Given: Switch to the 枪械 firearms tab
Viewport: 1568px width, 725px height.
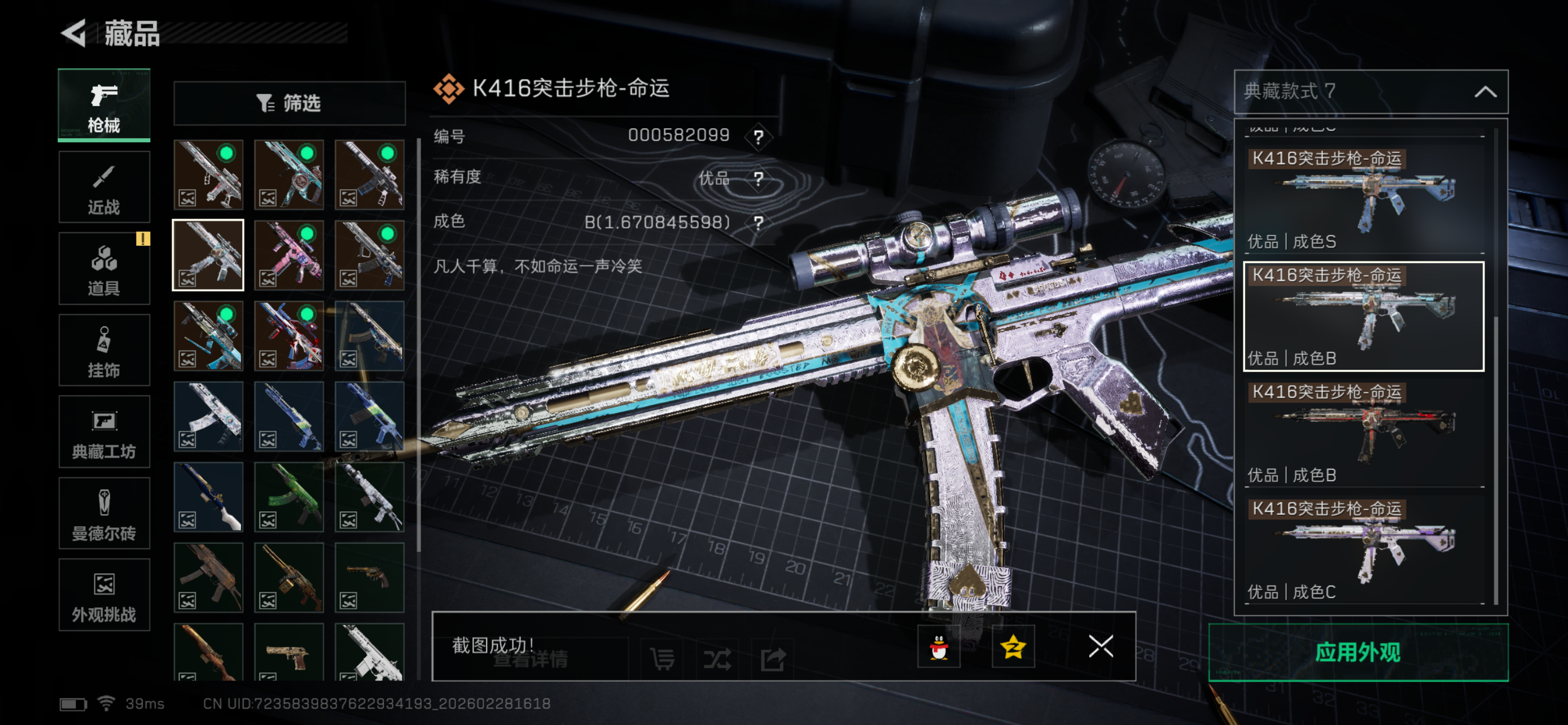Looking at the screenshot, I should coord(104,106).
